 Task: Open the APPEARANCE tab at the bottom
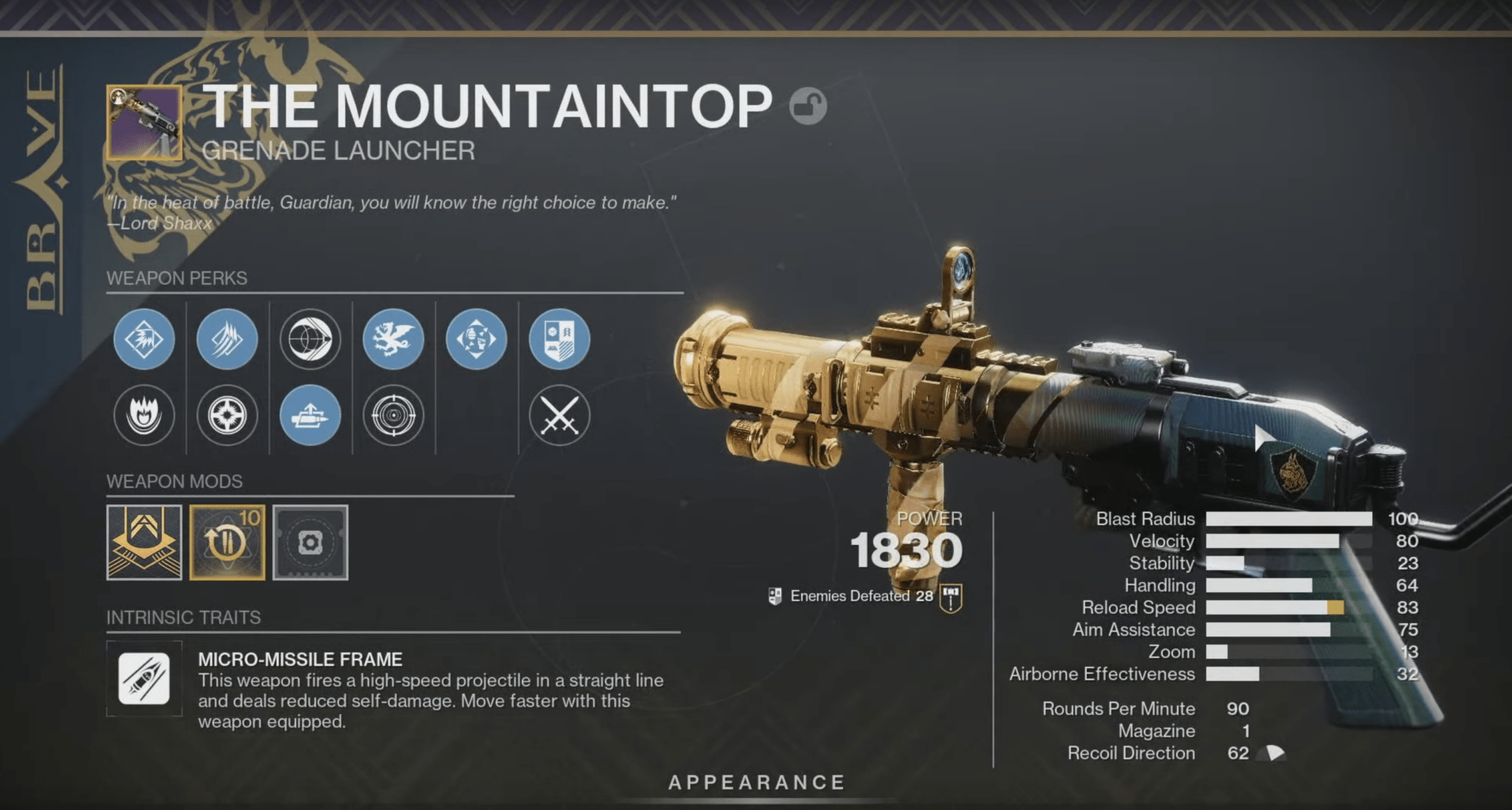pos(755,783)
